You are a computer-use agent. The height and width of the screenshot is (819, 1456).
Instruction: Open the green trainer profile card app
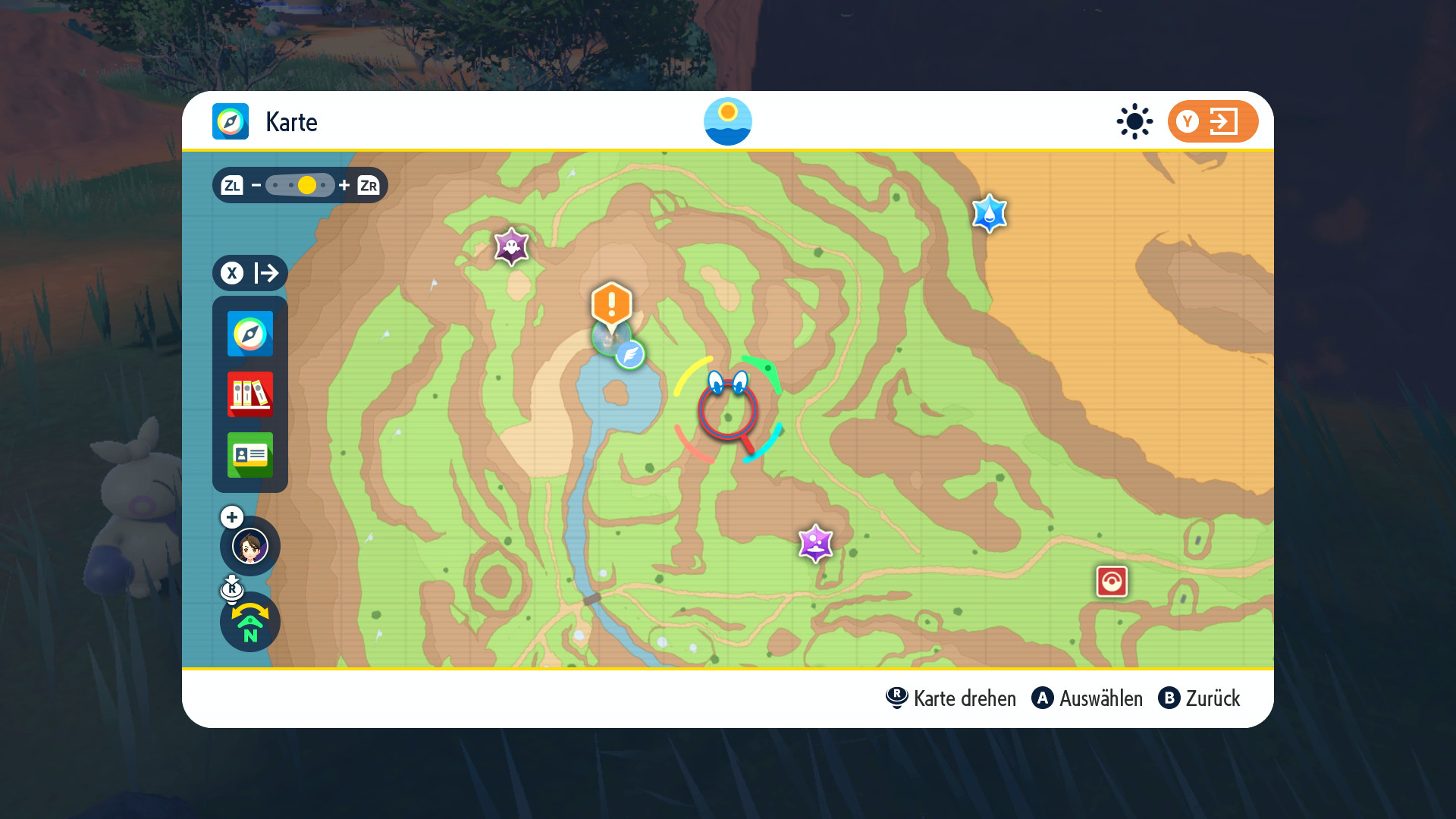[249, 454]
